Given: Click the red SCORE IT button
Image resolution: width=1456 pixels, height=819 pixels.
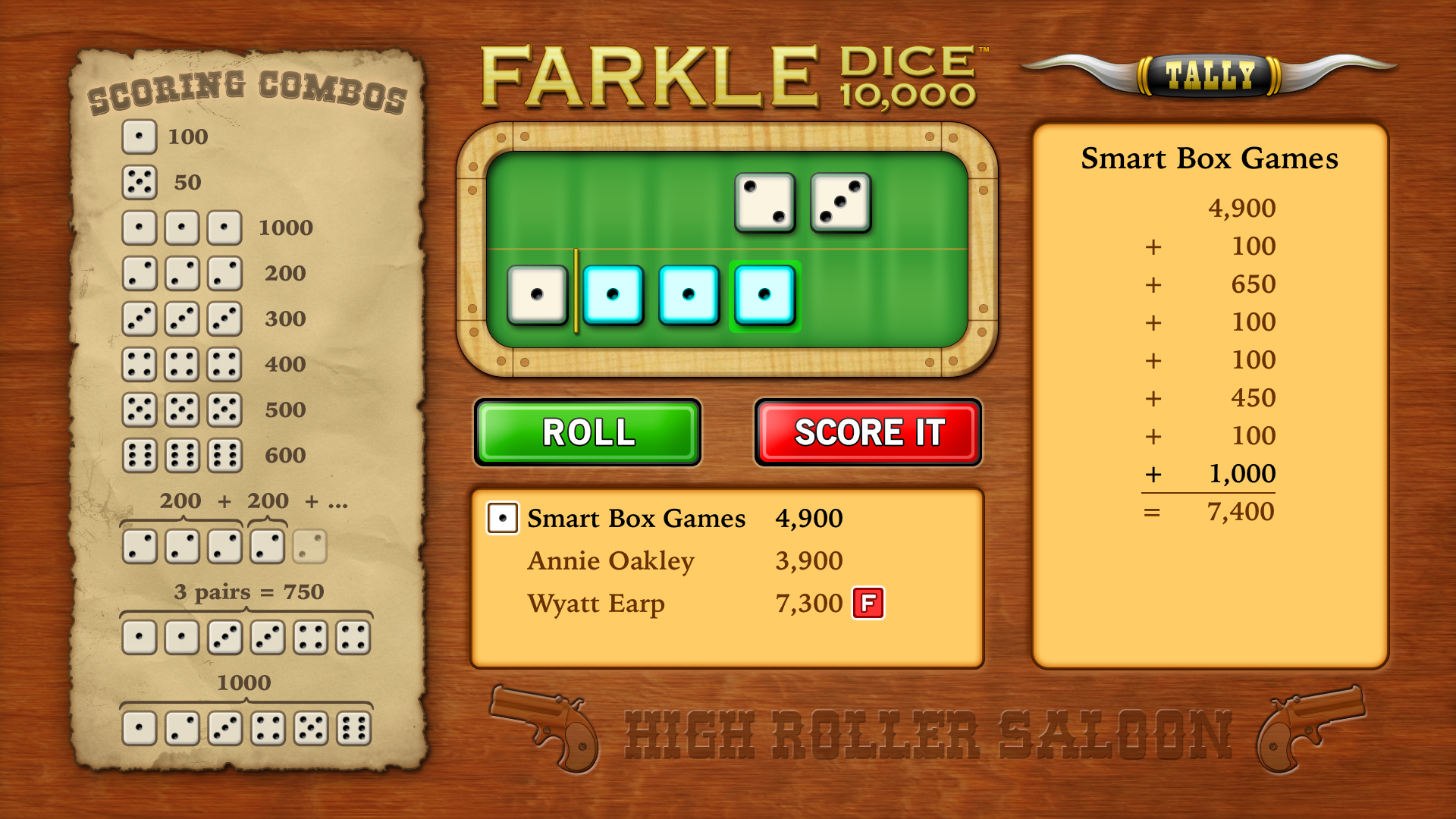Looking at the screenshot, I should pos(868,433).
